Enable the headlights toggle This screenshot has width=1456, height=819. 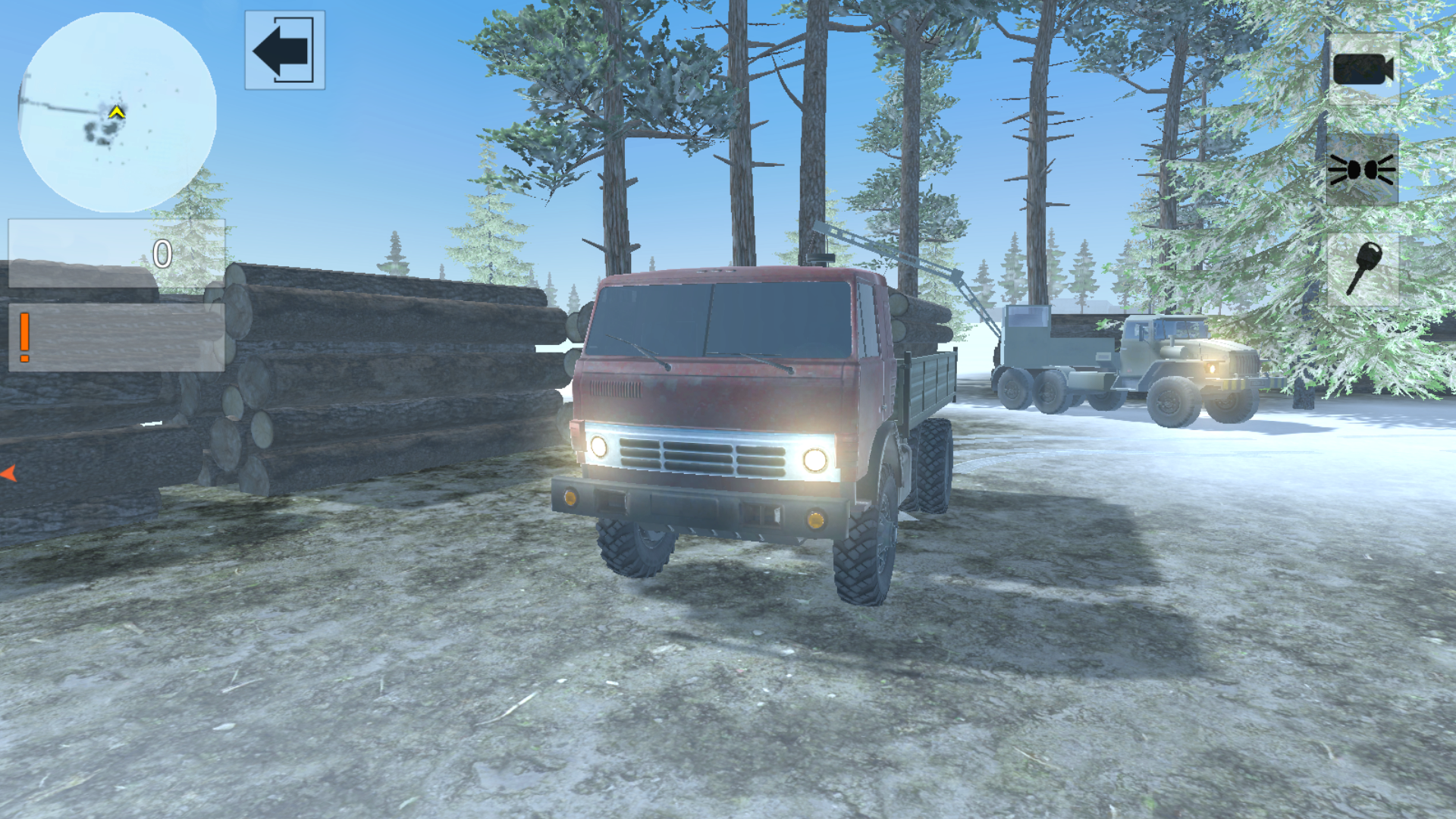coord(1361,171)
